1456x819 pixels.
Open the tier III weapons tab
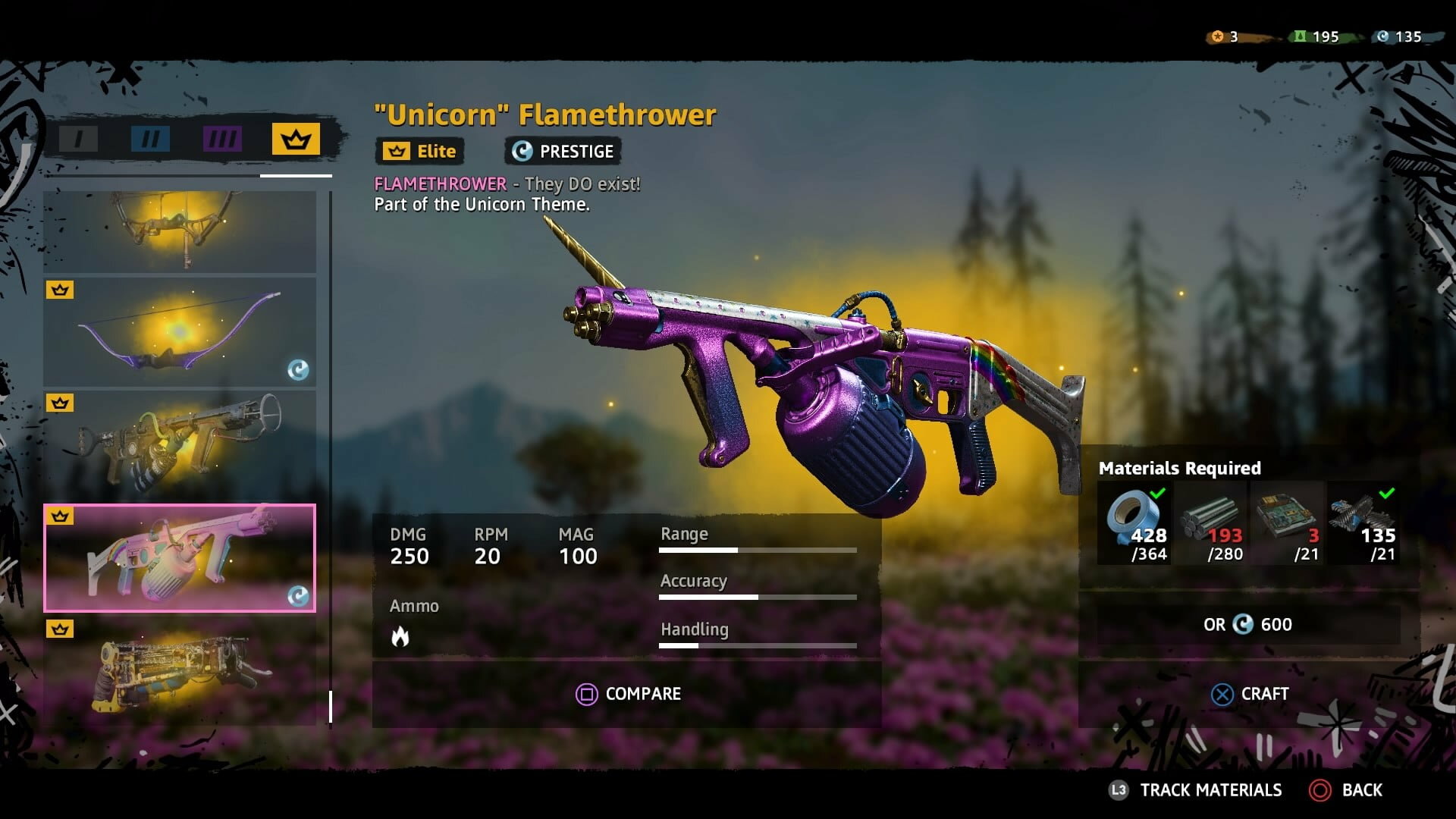tap(222, 139)
